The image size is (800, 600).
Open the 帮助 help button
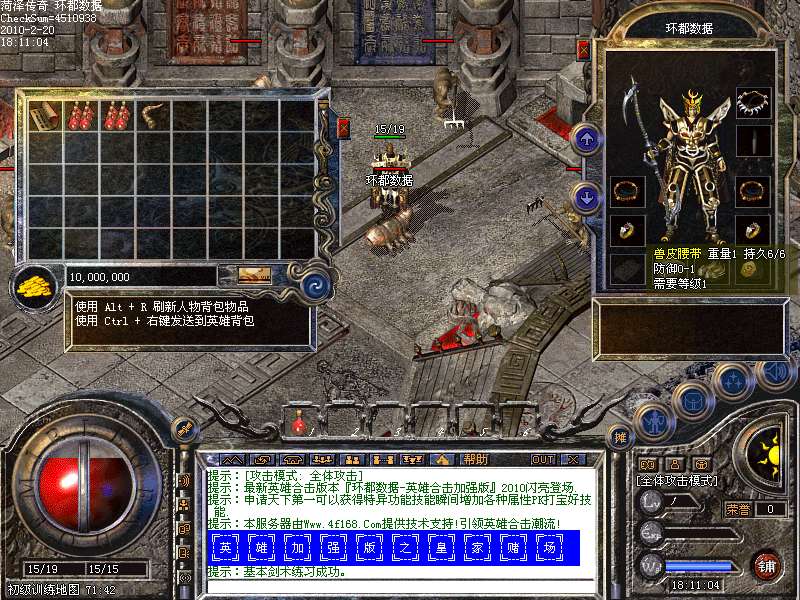pos(476,459)
